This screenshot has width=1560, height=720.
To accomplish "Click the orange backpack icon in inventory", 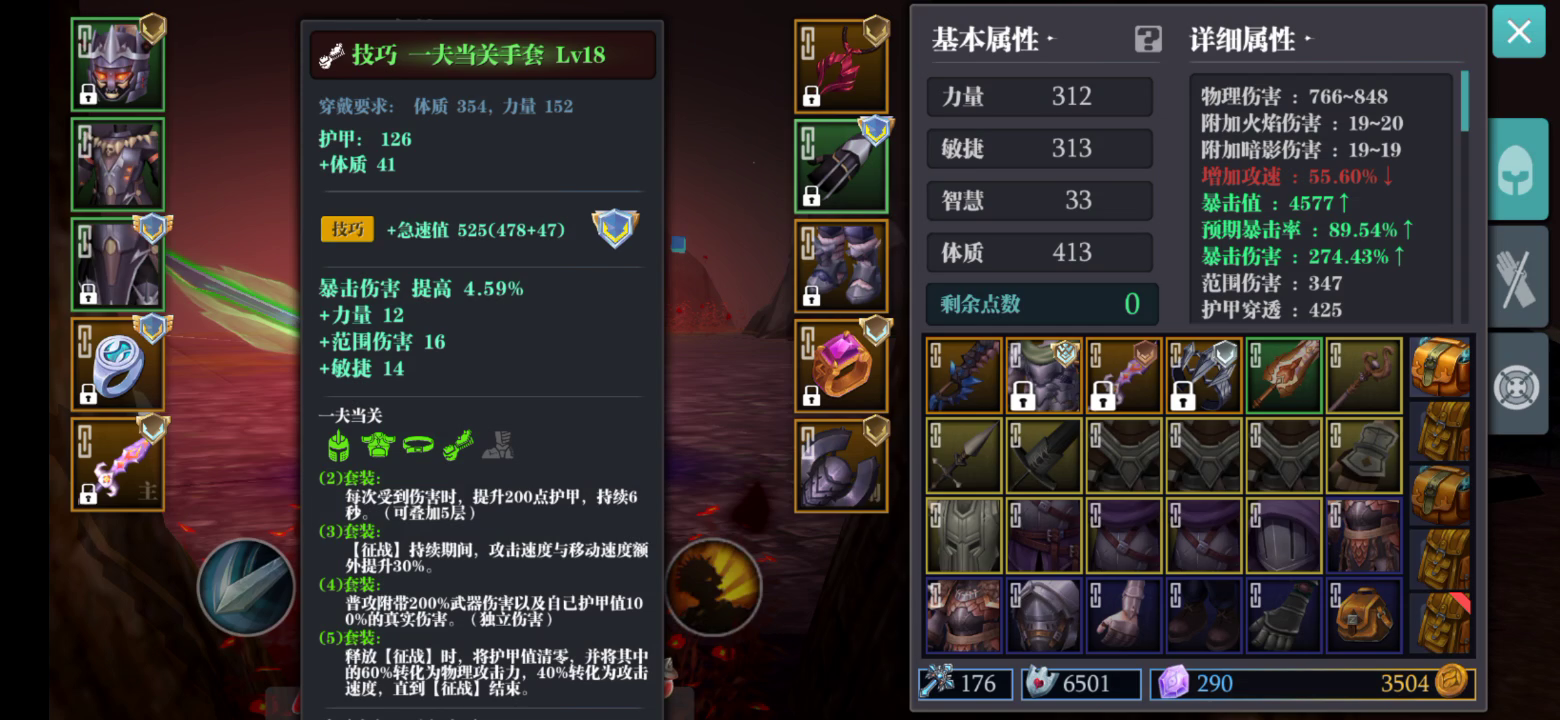I will click(1363, 614).
